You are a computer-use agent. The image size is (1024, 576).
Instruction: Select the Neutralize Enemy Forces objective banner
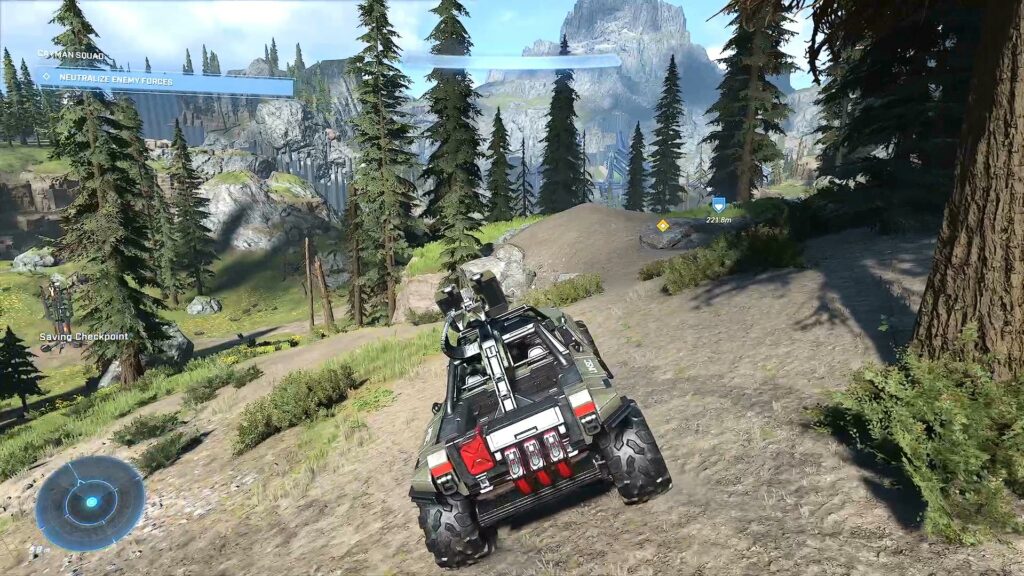coord(165,80)
